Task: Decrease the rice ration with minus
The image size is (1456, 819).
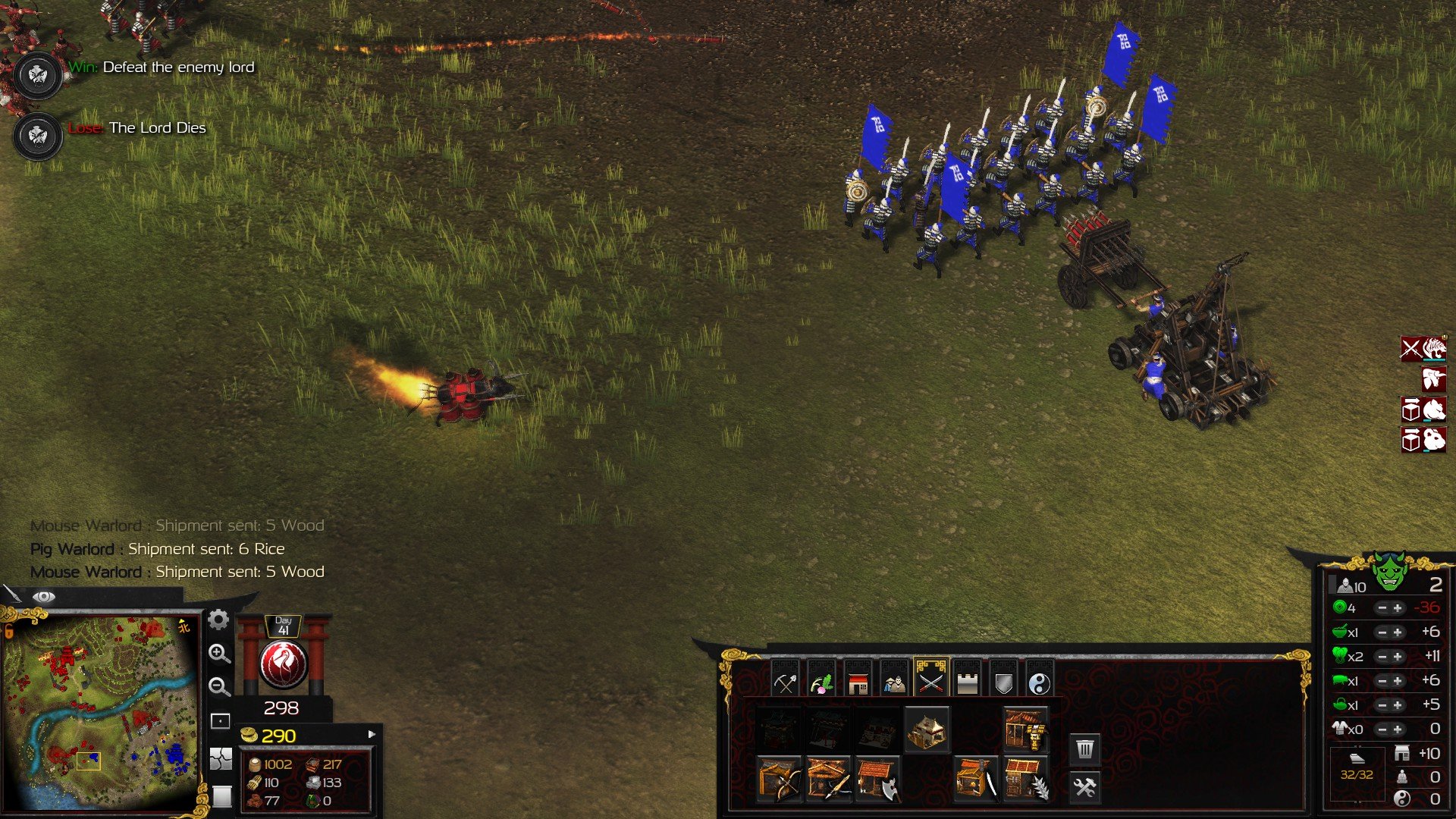Action: tap(1382, 632)
